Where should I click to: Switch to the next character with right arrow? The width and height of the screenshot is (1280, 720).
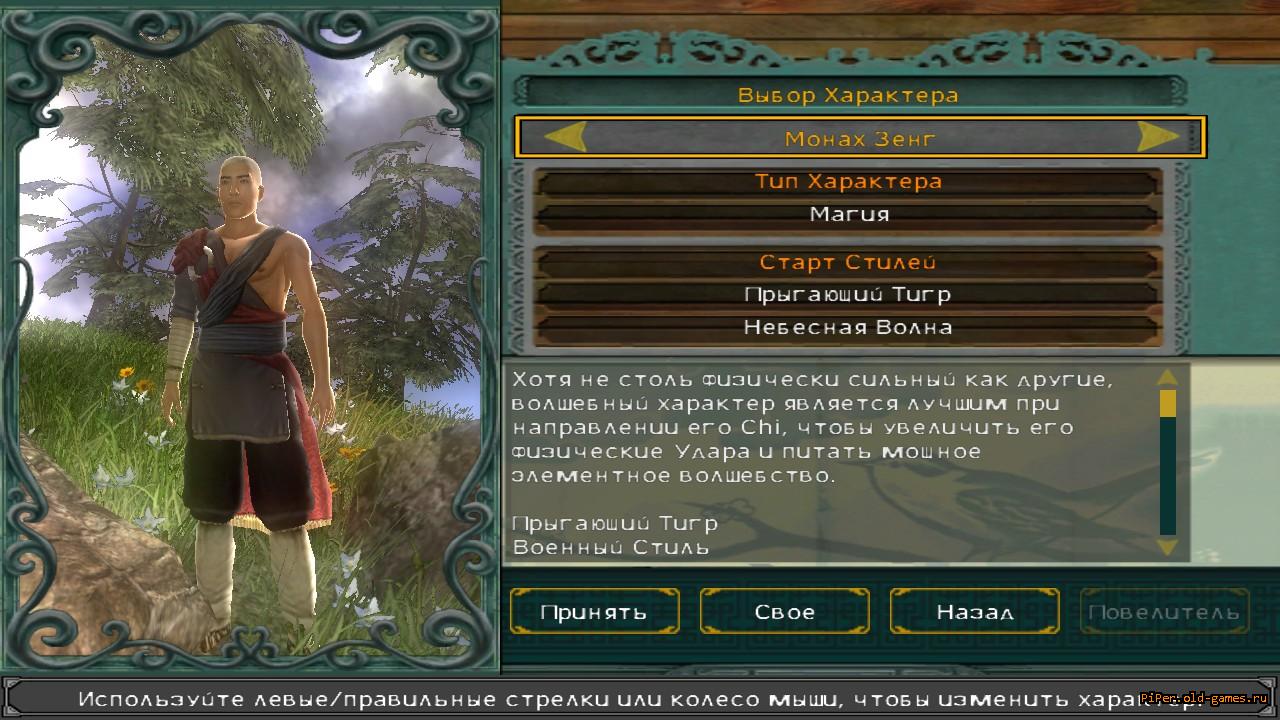click(1158, 137)
